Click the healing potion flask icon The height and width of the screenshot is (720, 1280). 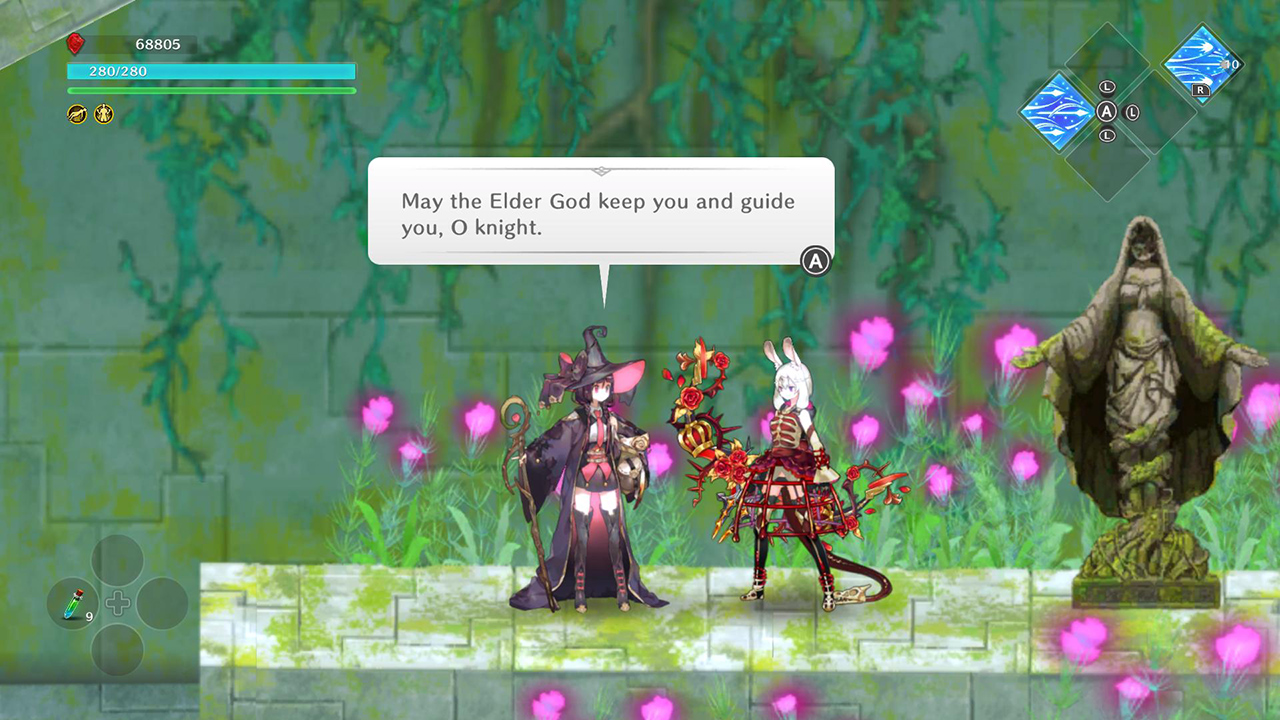[x=73, y=604]
